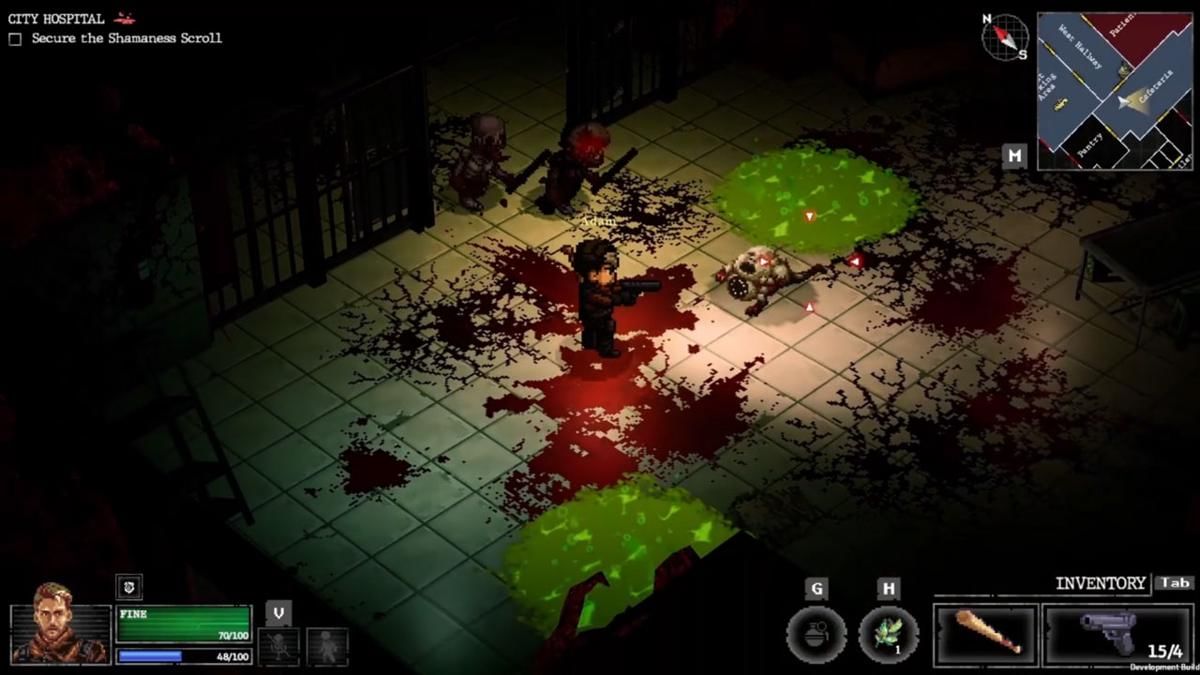1200x675 pixels.
Task: Click the standing figure stance icon
Action: [x=327, y=645]
